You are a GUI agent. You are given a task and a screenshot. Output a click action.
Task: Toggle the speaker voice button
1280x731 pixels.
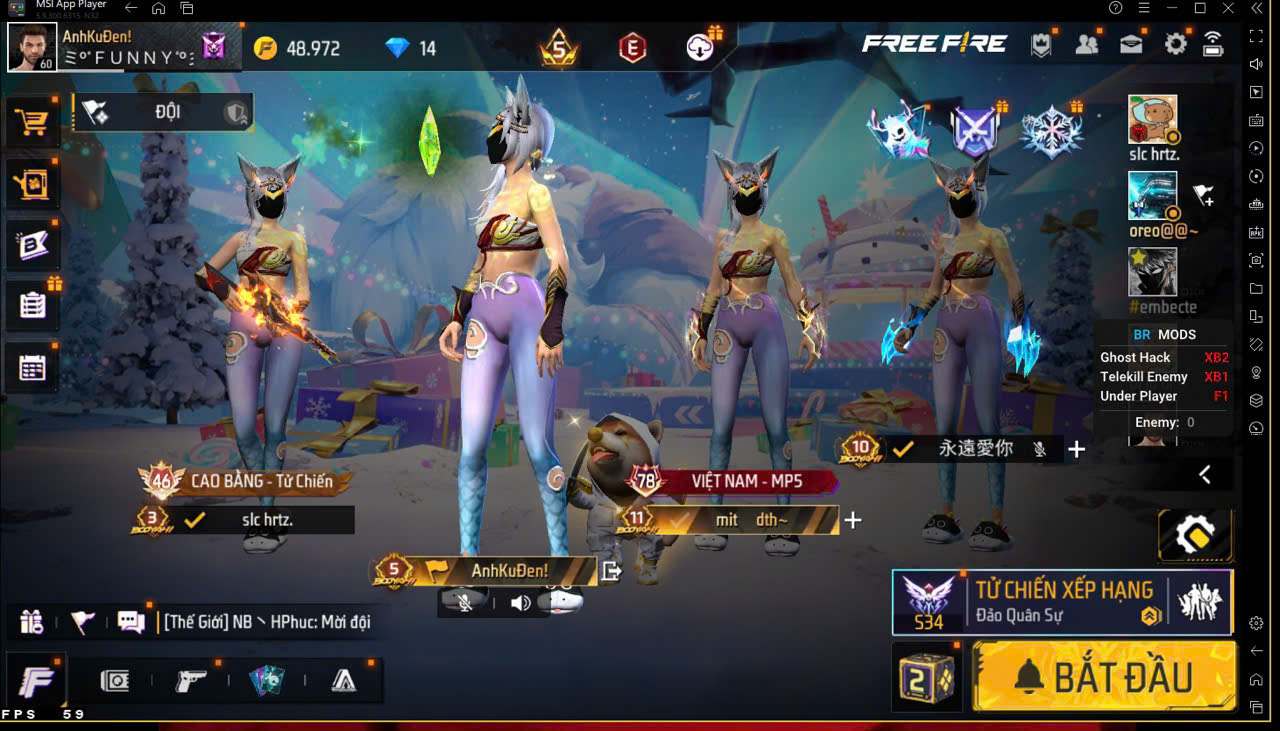coord(520,602)
